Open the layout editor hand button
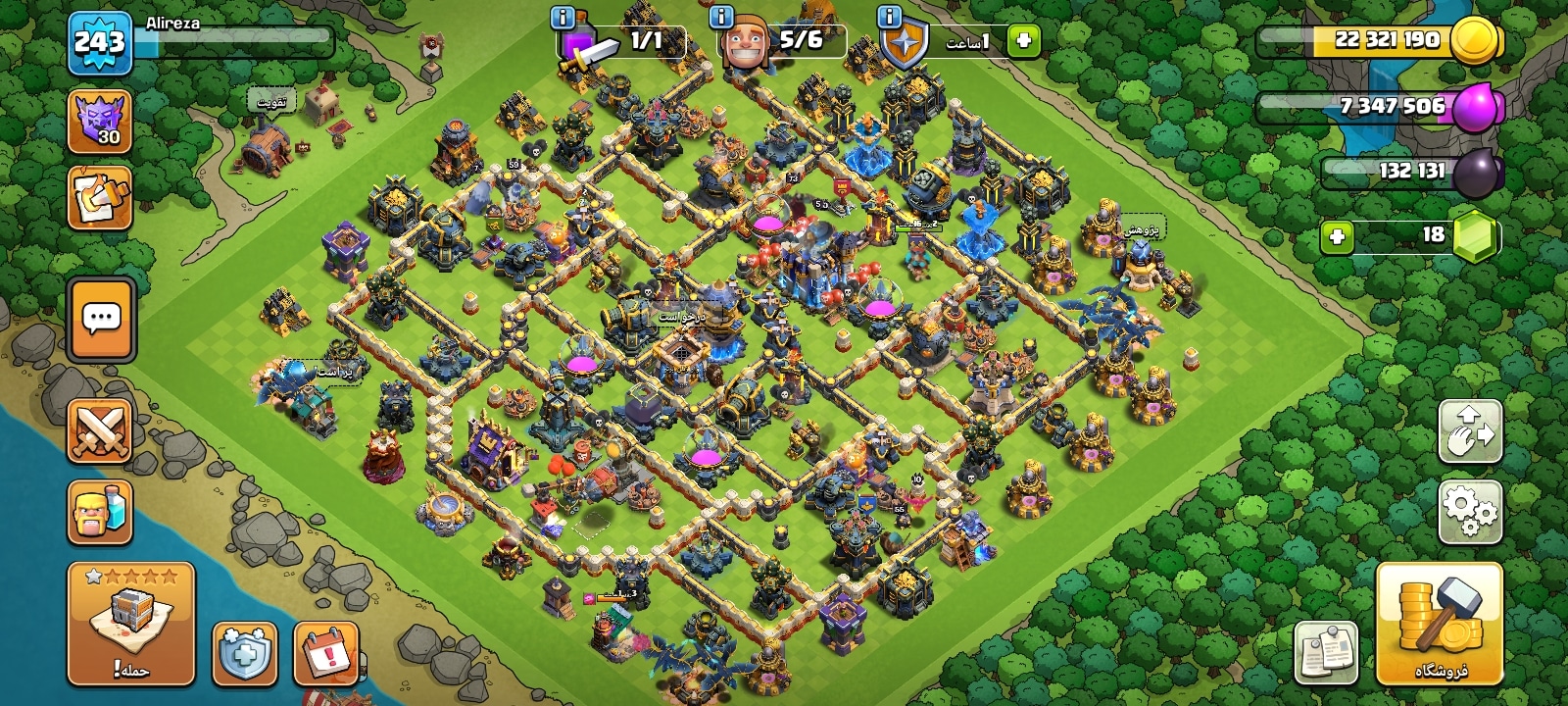The height and width of the screenshot is (706, 1568). click(1470, 430)
